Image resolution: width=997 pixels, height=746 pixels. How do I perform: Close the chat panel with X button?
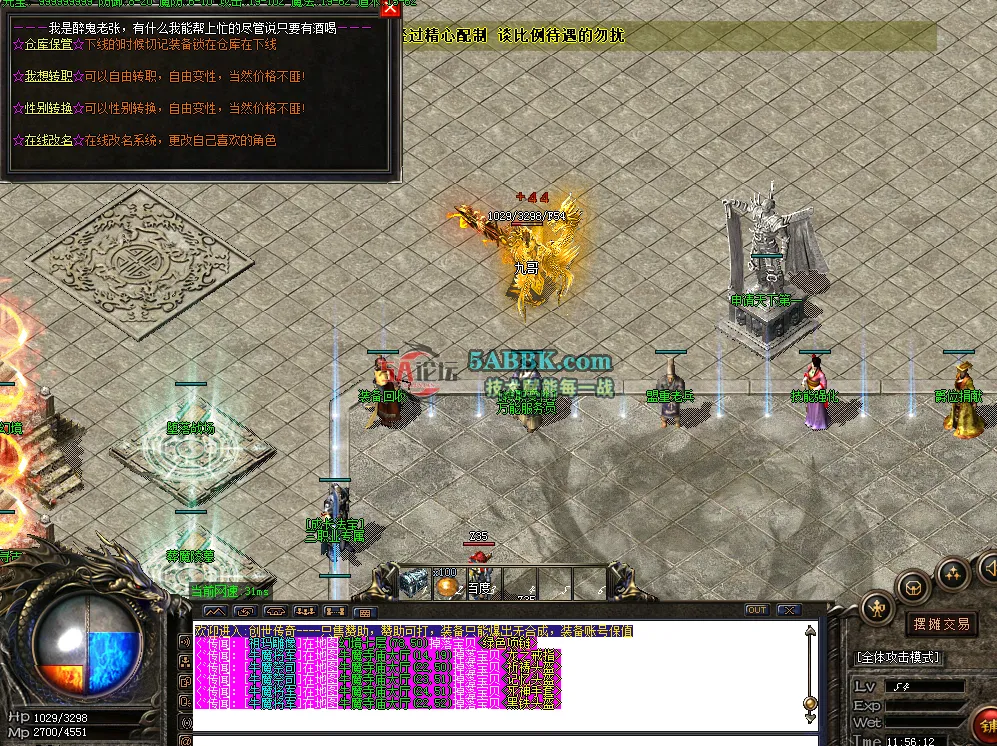click(789, 610)
